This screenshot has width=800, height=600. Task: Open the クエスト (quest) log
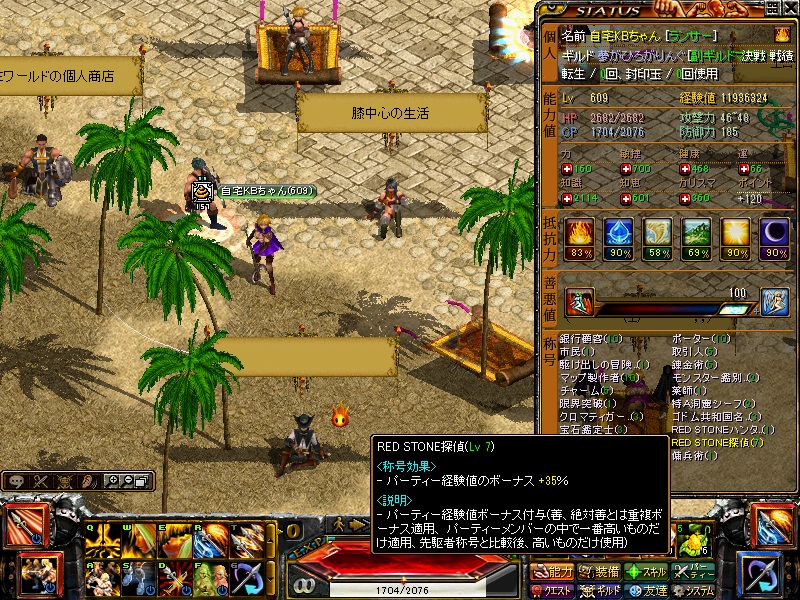pyautogui.click(x=553, y=590)
